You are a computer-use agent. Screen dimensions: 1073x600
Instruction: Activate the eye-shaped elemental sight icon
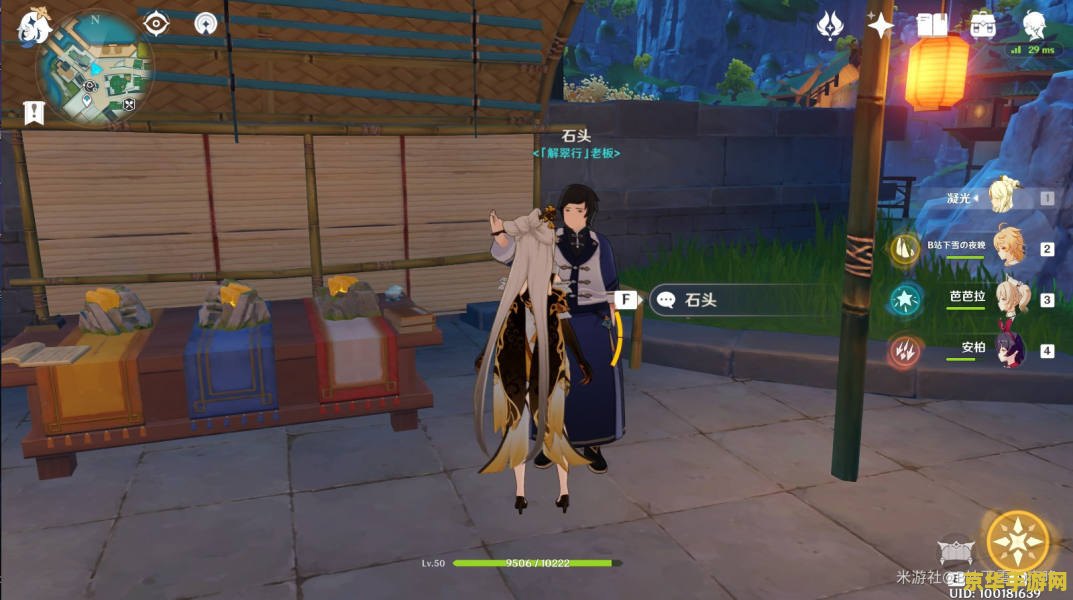tap(157, 24)
